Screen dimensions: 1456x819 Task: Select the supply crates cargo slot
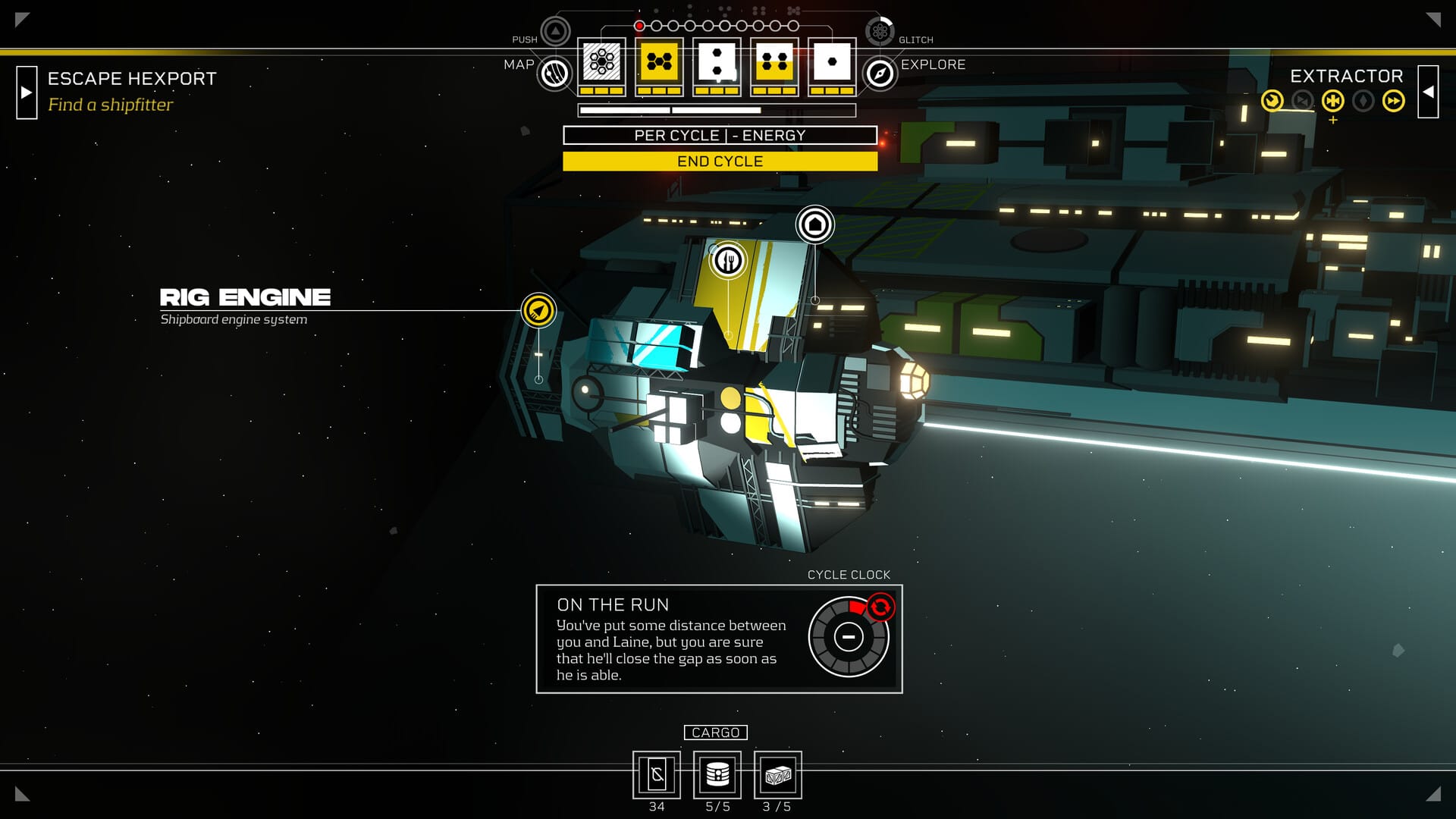pyautogui.click(x=778, y=775)
